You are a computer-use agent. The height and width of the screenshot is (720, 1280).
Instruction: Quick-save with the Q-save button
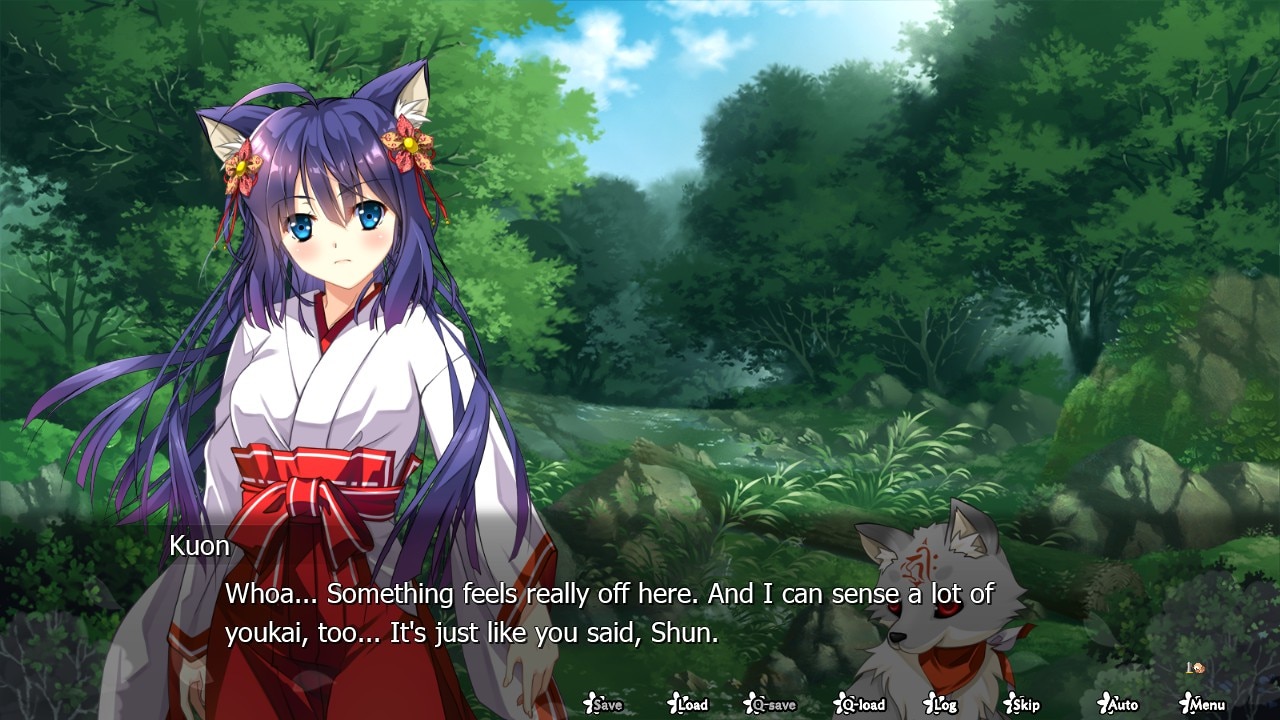[771, 704]
